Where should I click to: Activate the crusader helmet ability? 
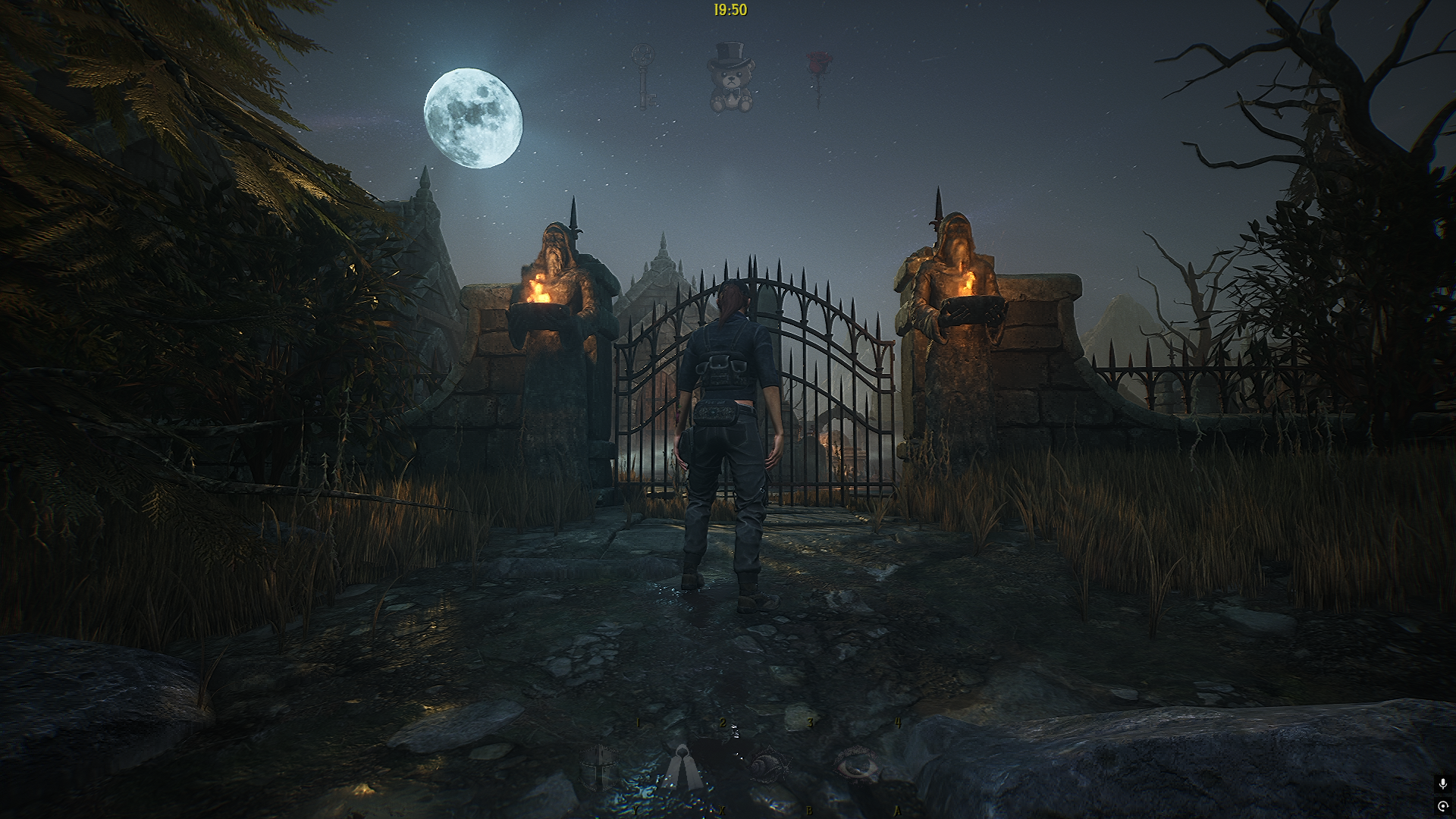click(599, 767)
